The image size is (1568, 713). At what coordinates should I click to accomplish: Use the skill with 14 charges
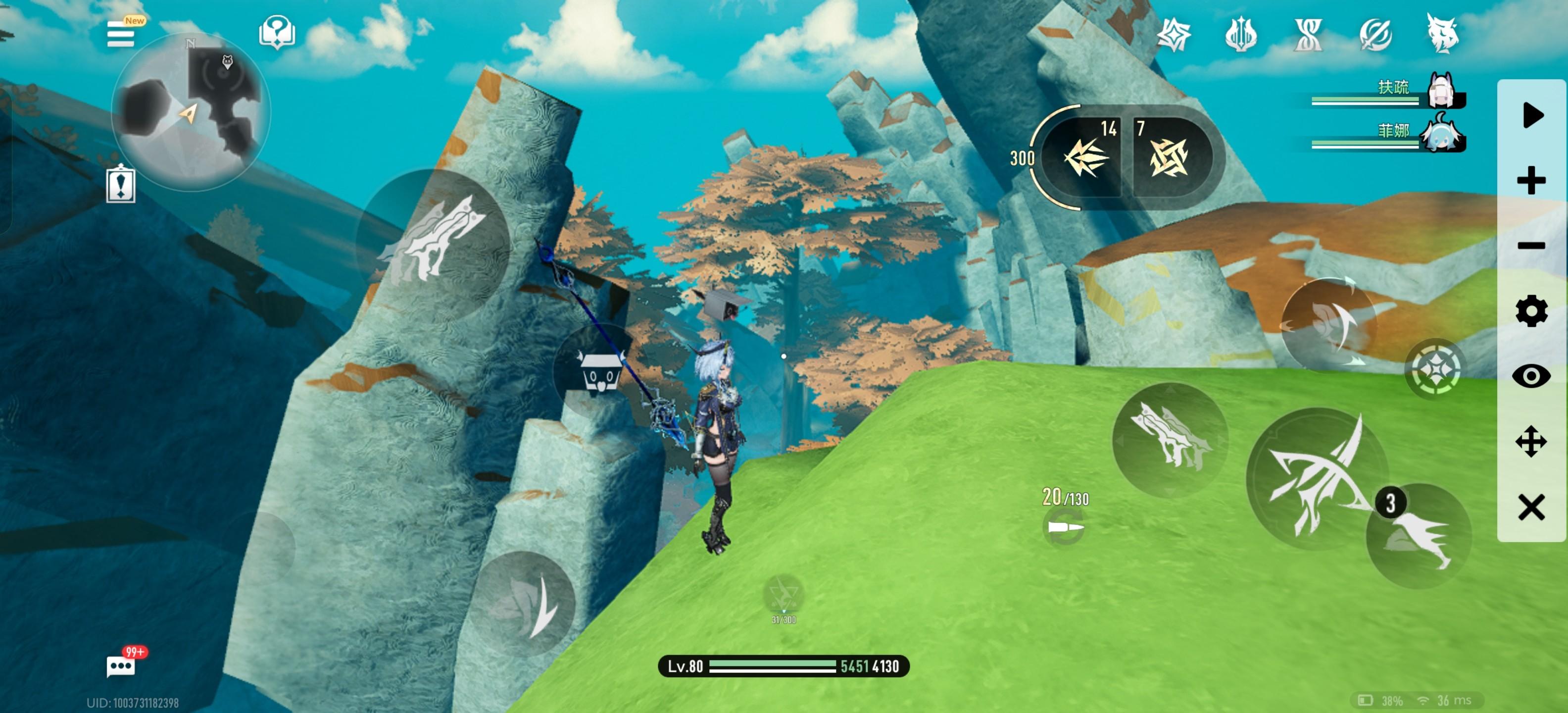click(1085, 157)
